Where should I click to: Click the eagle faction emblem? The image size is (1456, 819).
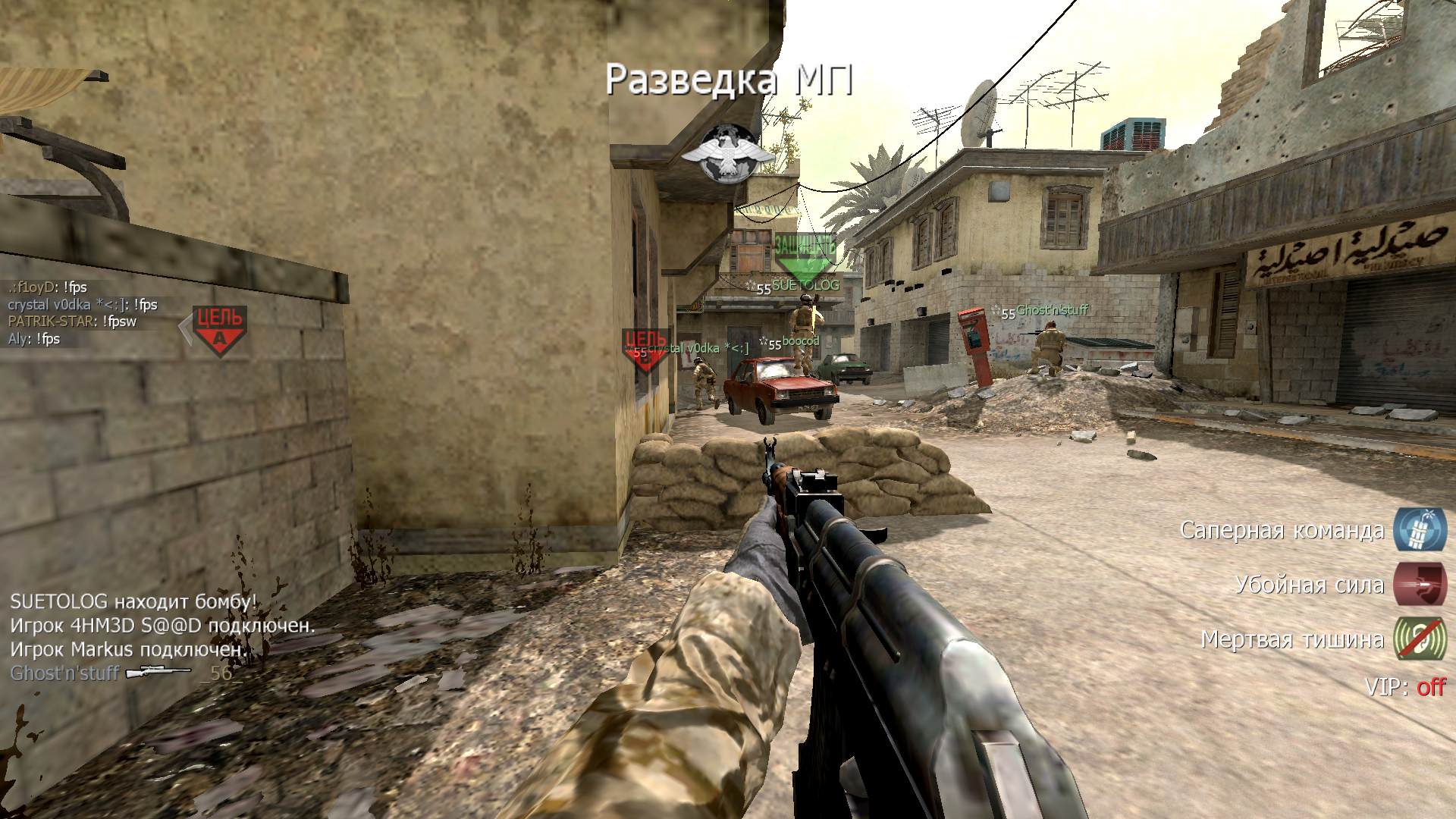click(728, 155)
